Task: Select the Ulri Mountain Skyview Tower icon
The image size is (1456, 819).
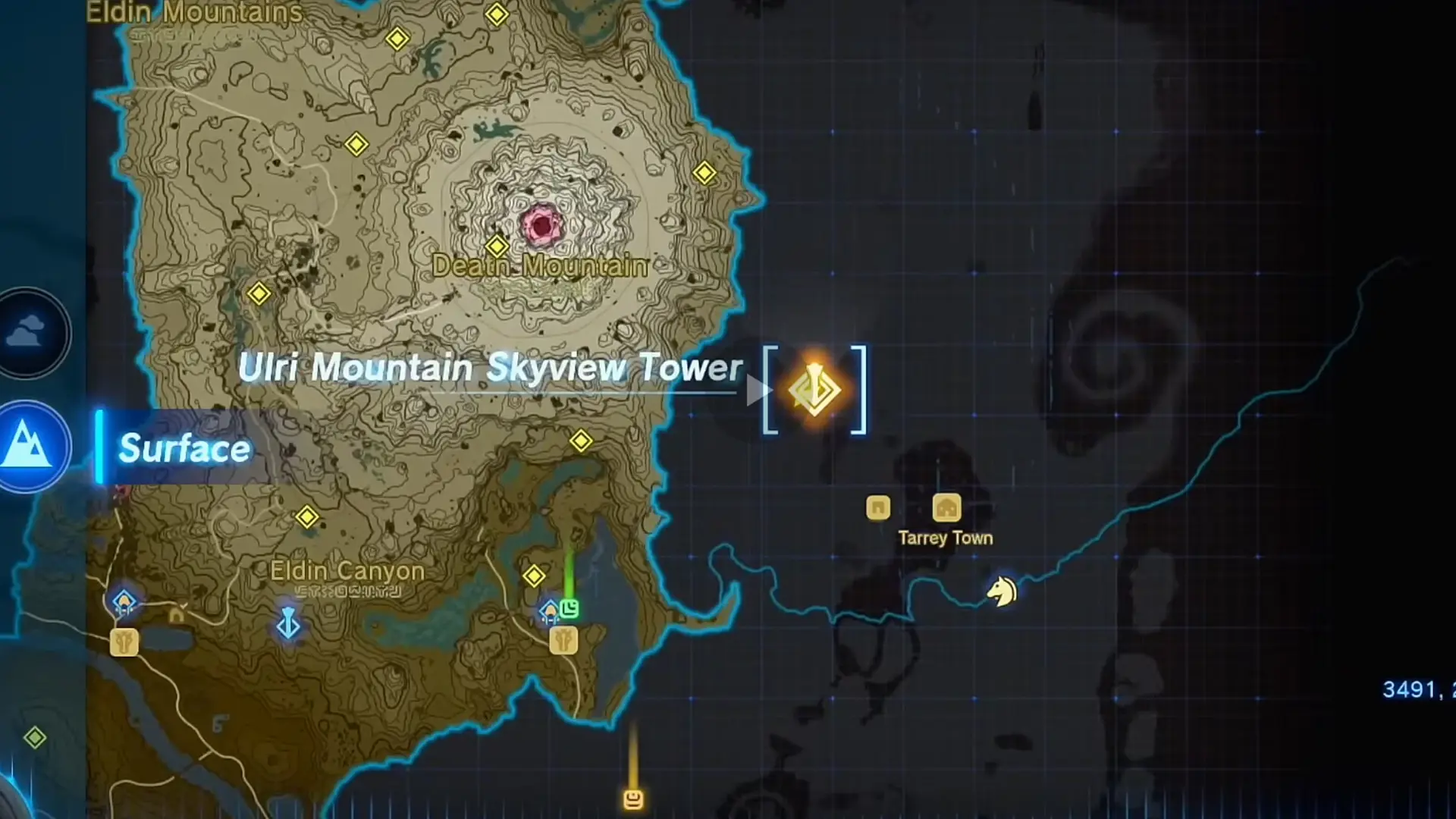Action: [815, 389]
